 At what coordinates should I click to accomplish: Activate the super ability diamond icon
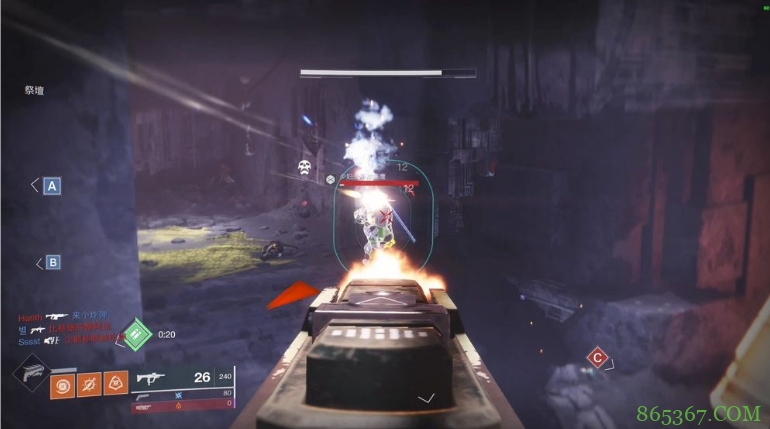coord(31,374)
